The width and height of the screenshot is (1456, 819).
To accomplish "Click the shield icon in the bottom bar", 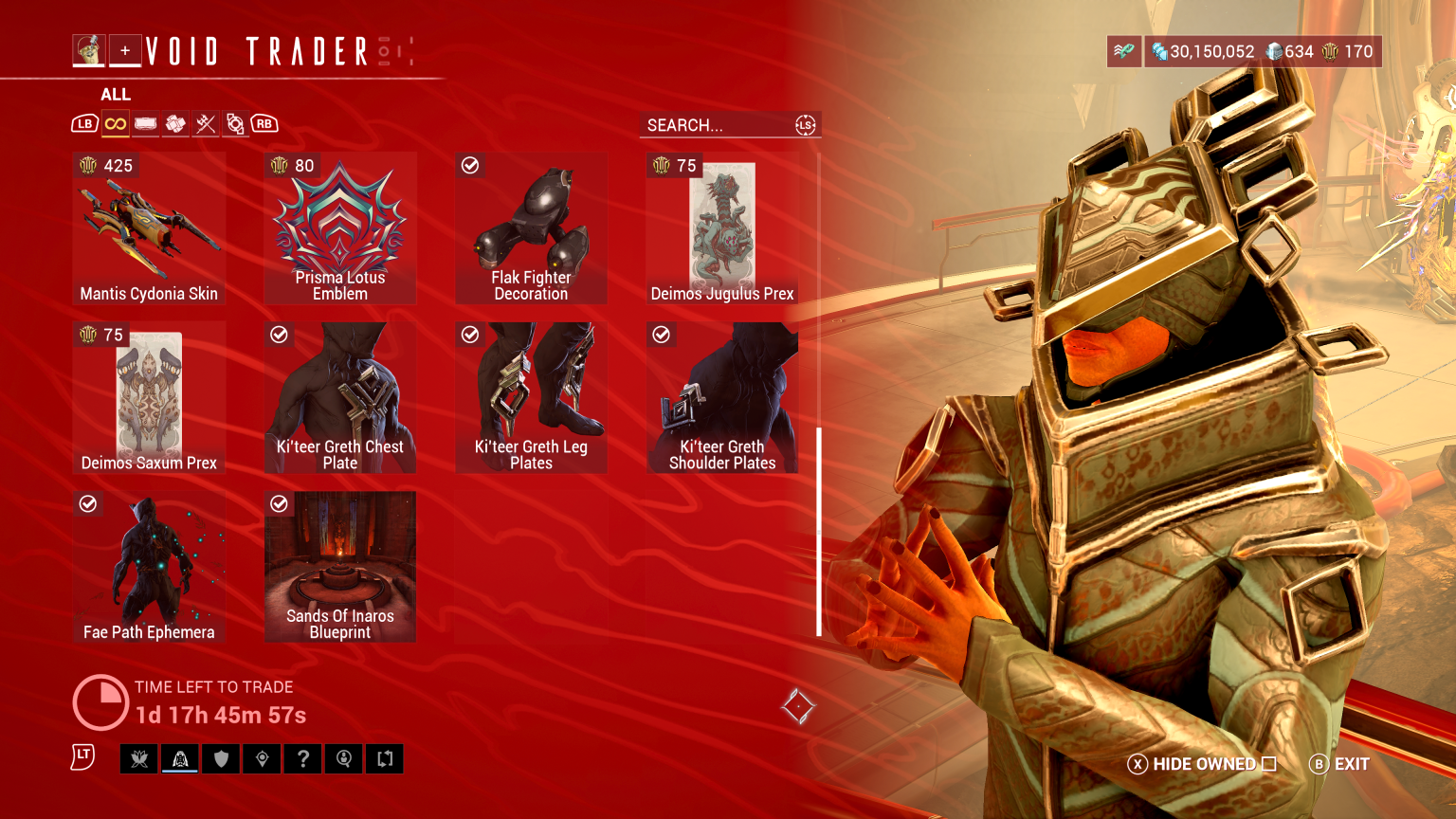I will 221,758.
